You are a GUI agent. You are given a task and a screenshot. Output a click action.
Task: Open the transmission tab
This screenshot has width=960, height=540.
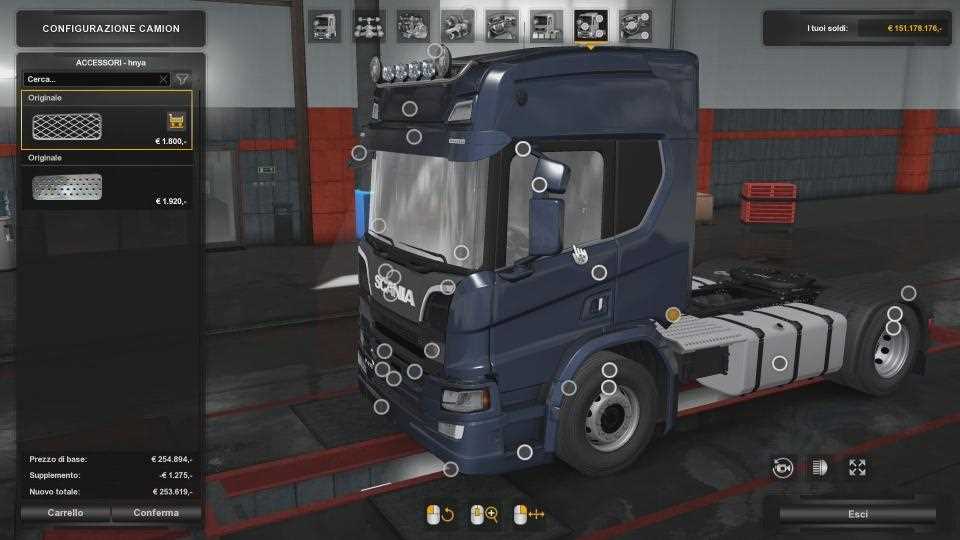[x=457, y=24]
